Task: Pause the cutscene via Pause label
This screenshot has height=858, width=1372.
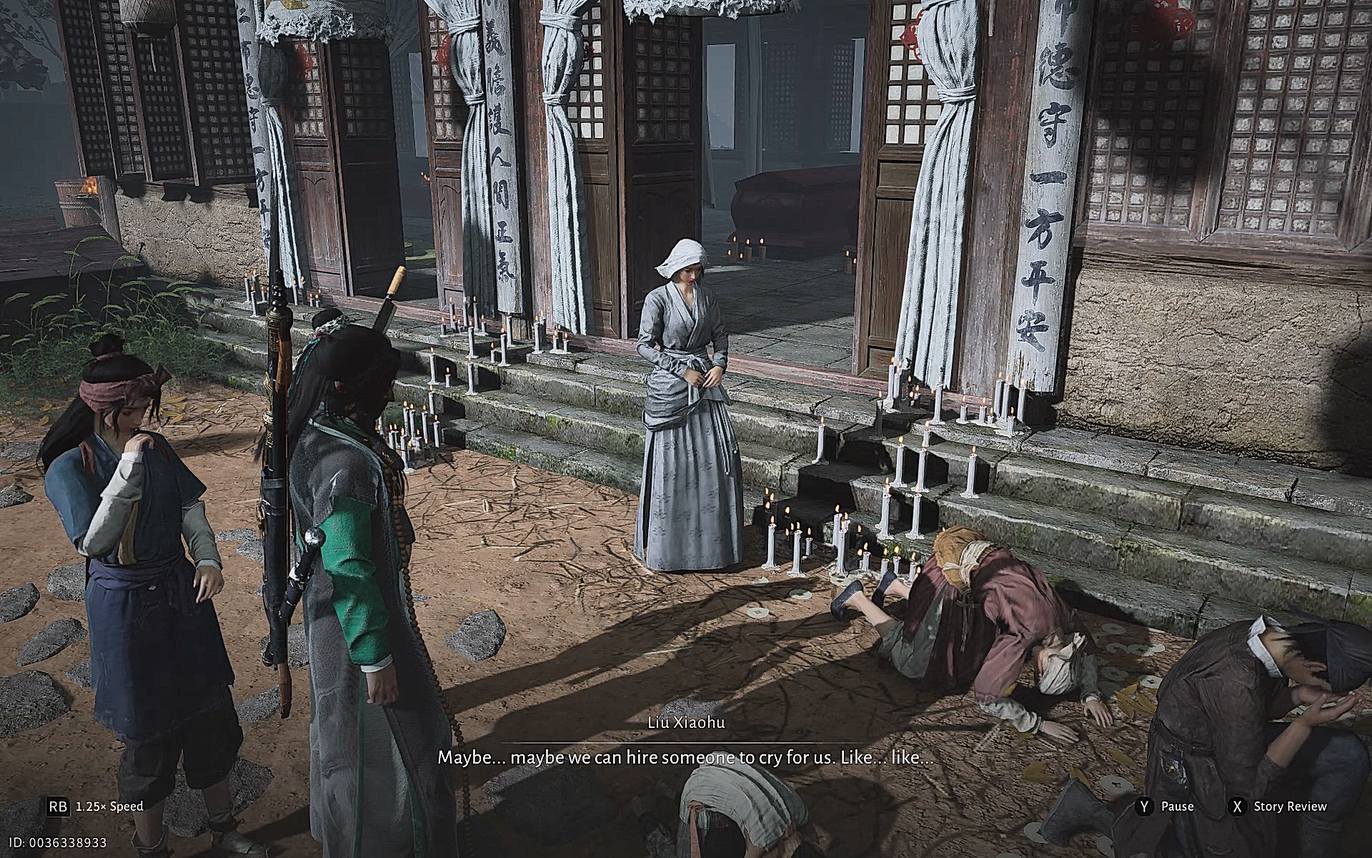Action: 1180,807
